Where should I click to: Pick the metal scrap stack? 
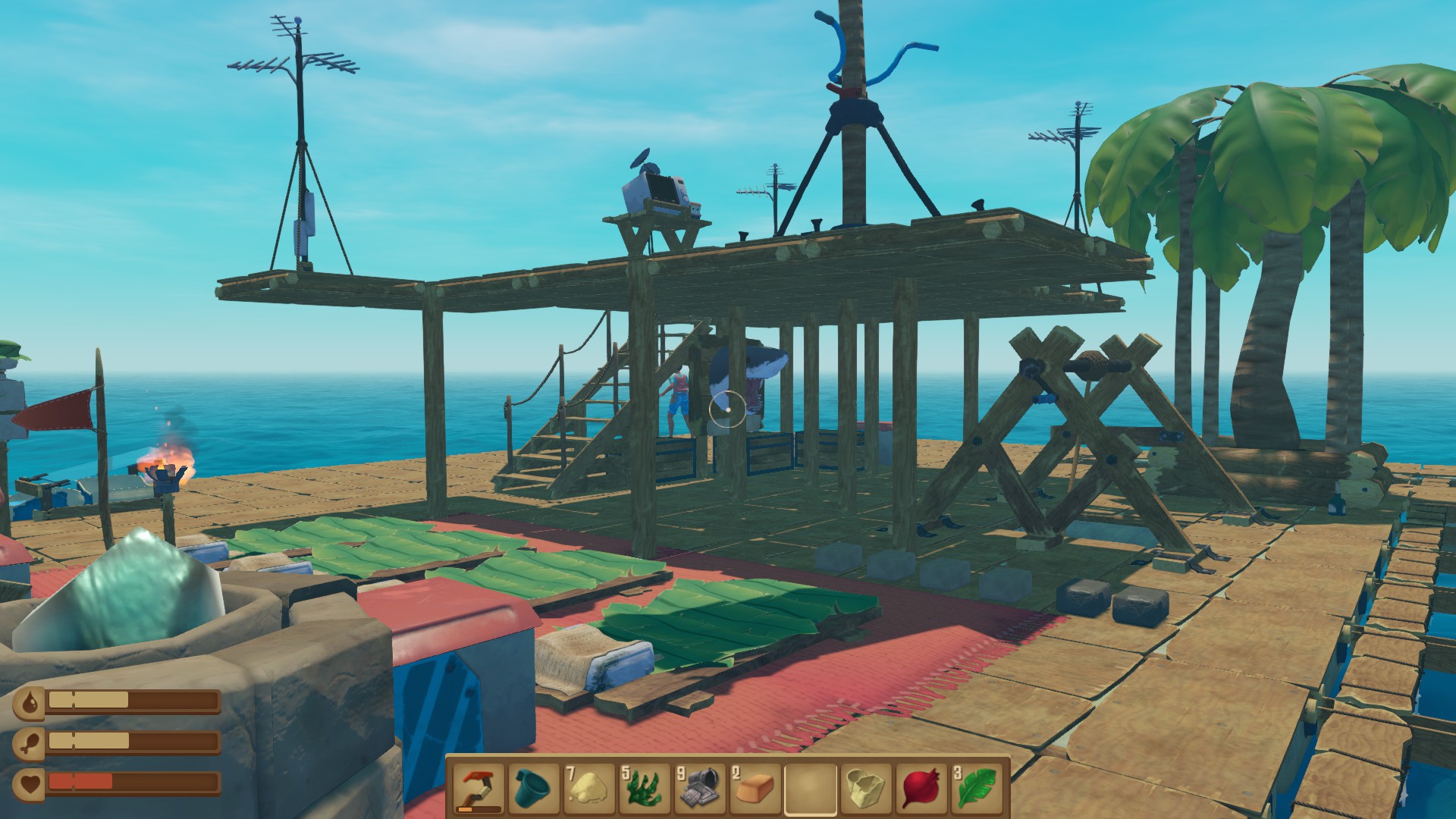point(700,789)
